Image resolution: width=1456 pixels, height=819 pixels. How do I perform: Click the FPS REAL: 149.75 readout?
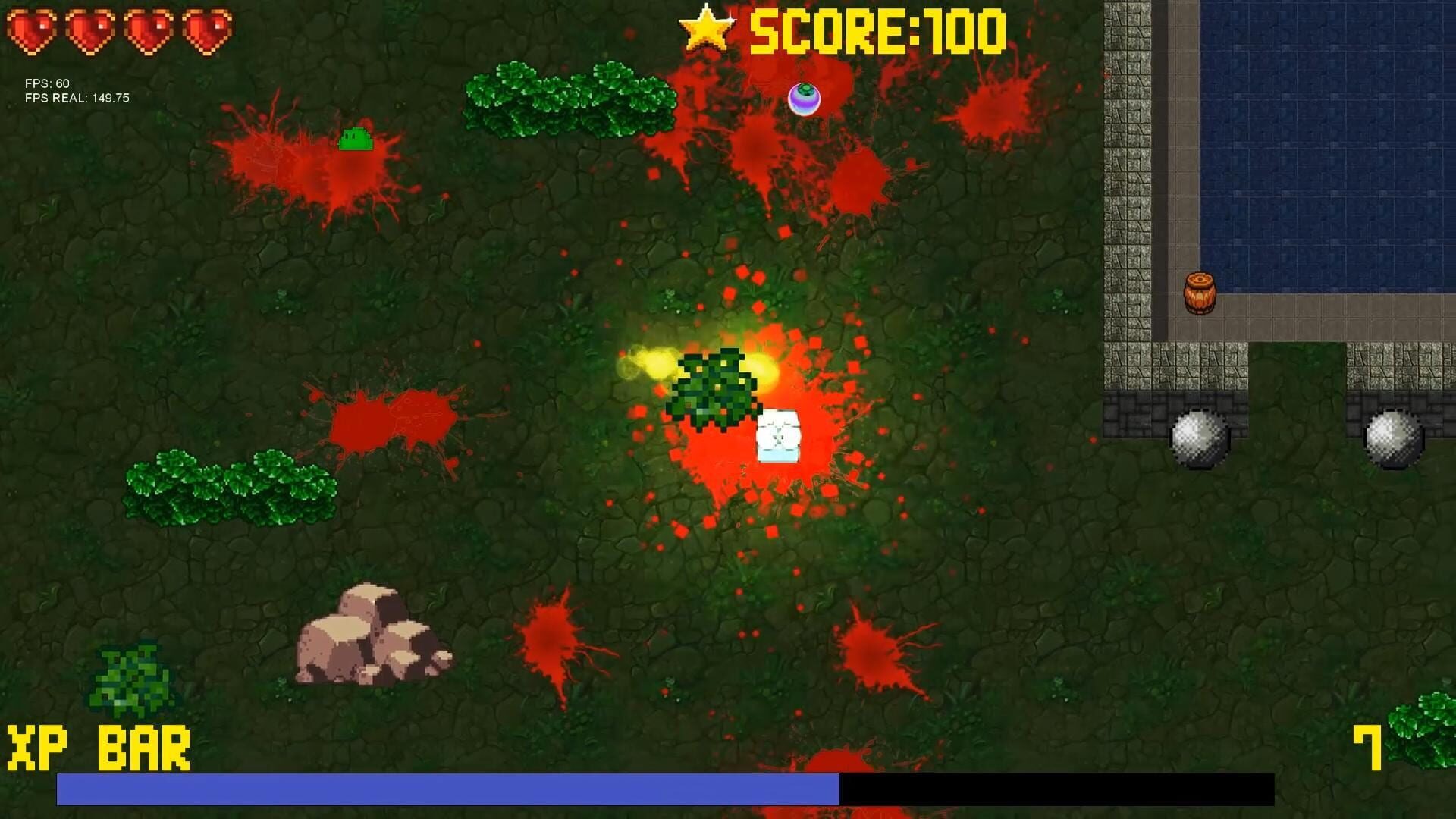click(x=76, y=98)
